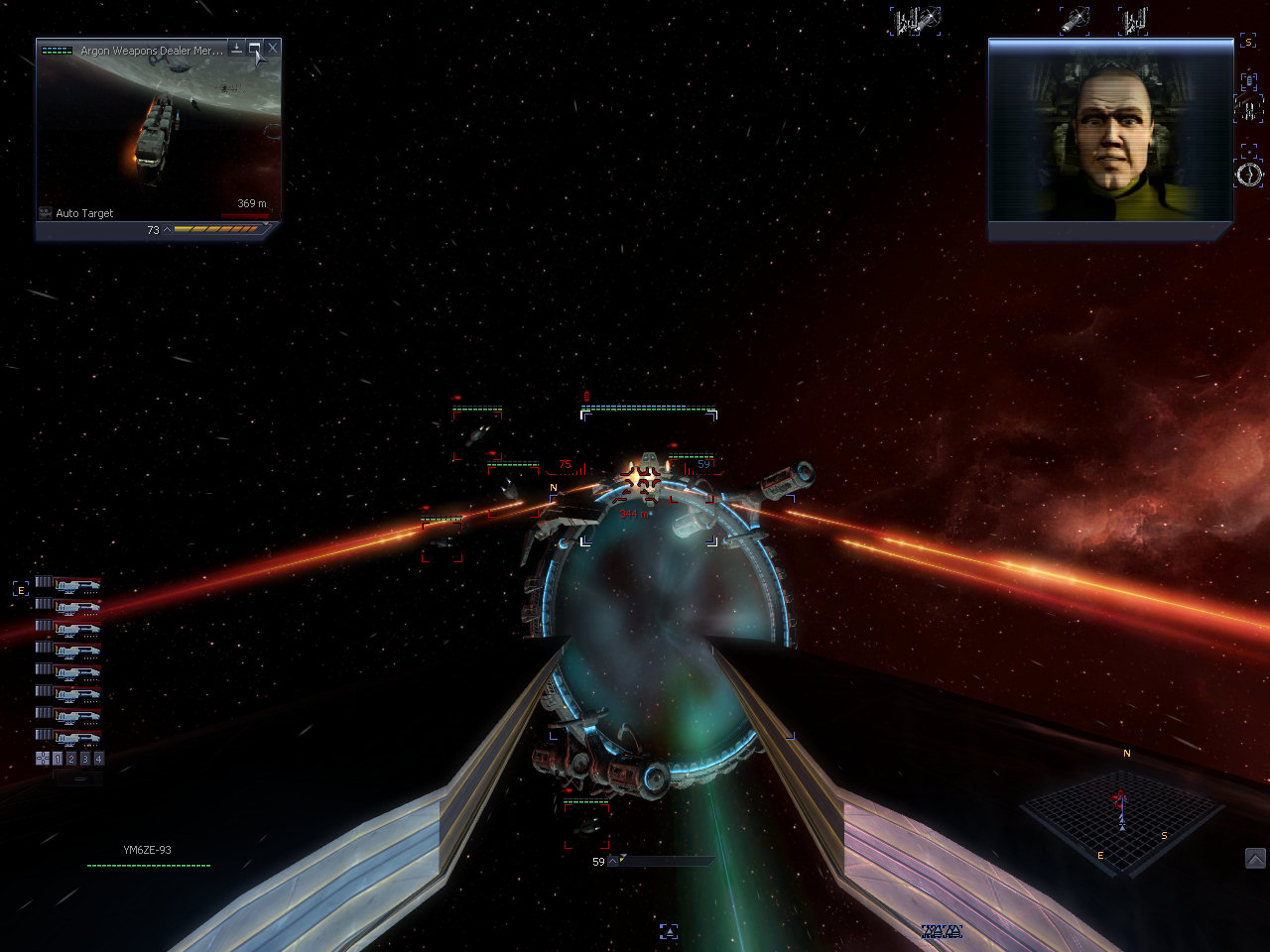Collapse the weapons panel handle bar
Image resolution: width=1270 pixels, height=952 pixels.
(80, 779)
